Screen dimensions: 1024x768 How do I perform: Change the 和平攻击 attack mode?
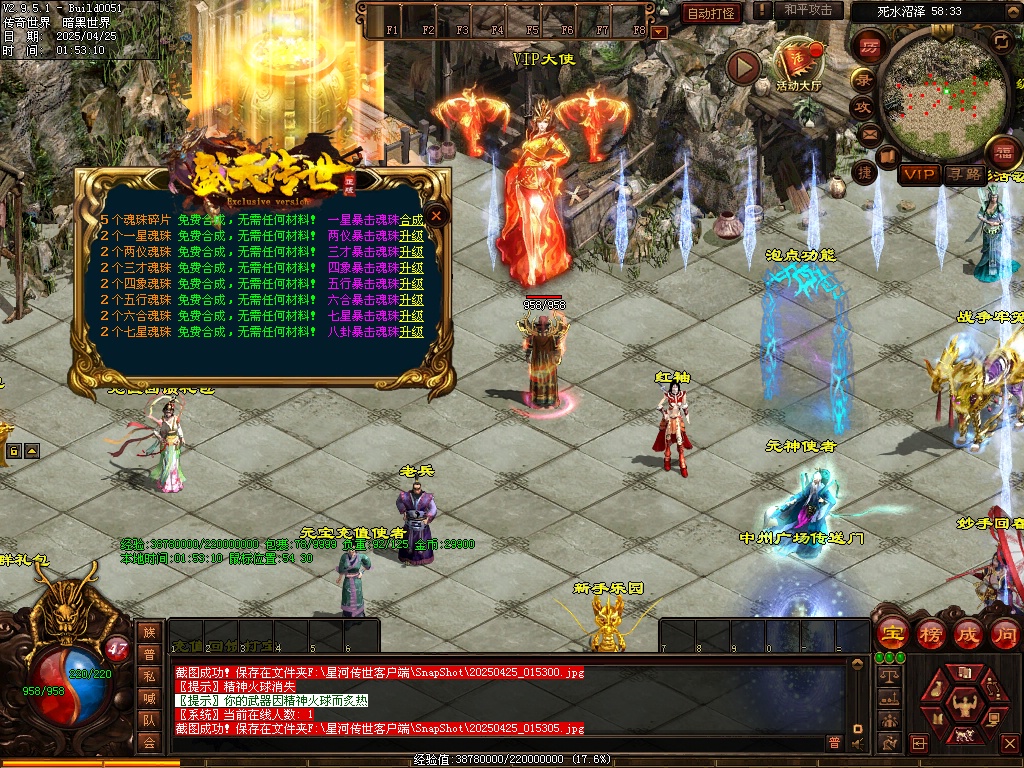808,11
